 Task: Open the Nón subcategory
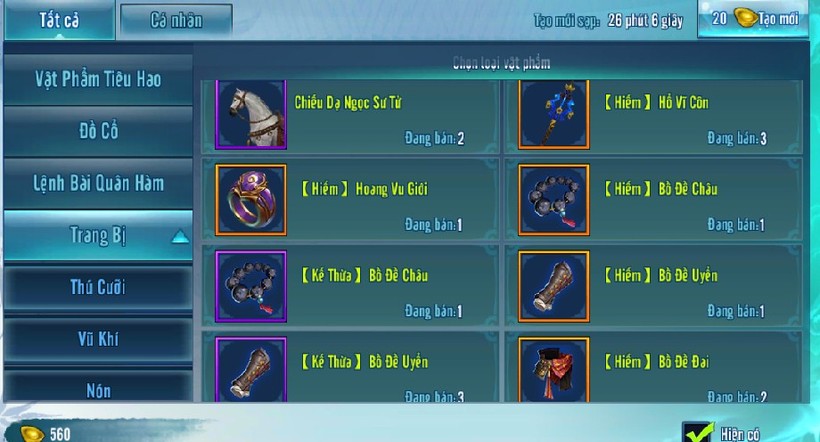coord(97,390)
